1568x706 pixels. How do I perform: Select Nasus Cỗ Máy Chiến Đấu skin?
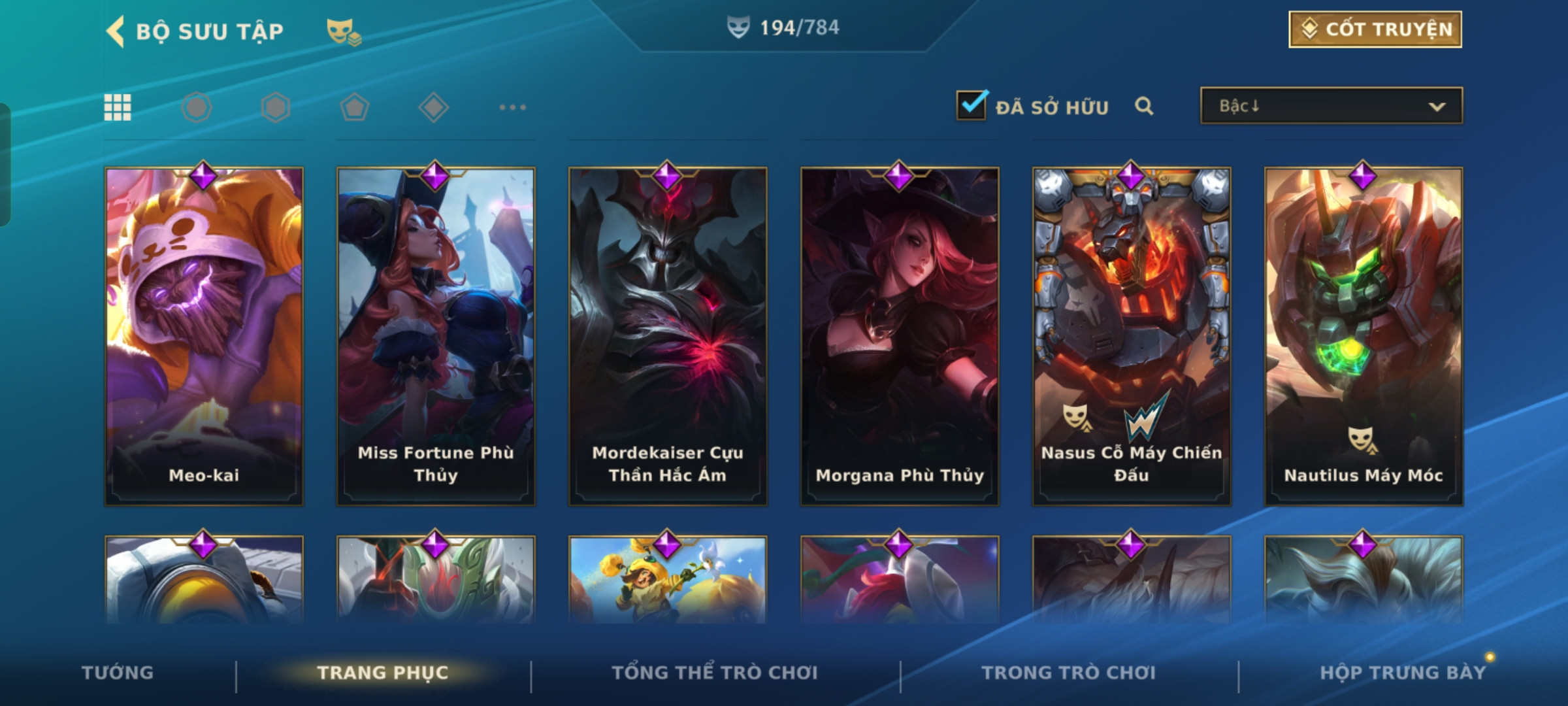(1132, 337)
